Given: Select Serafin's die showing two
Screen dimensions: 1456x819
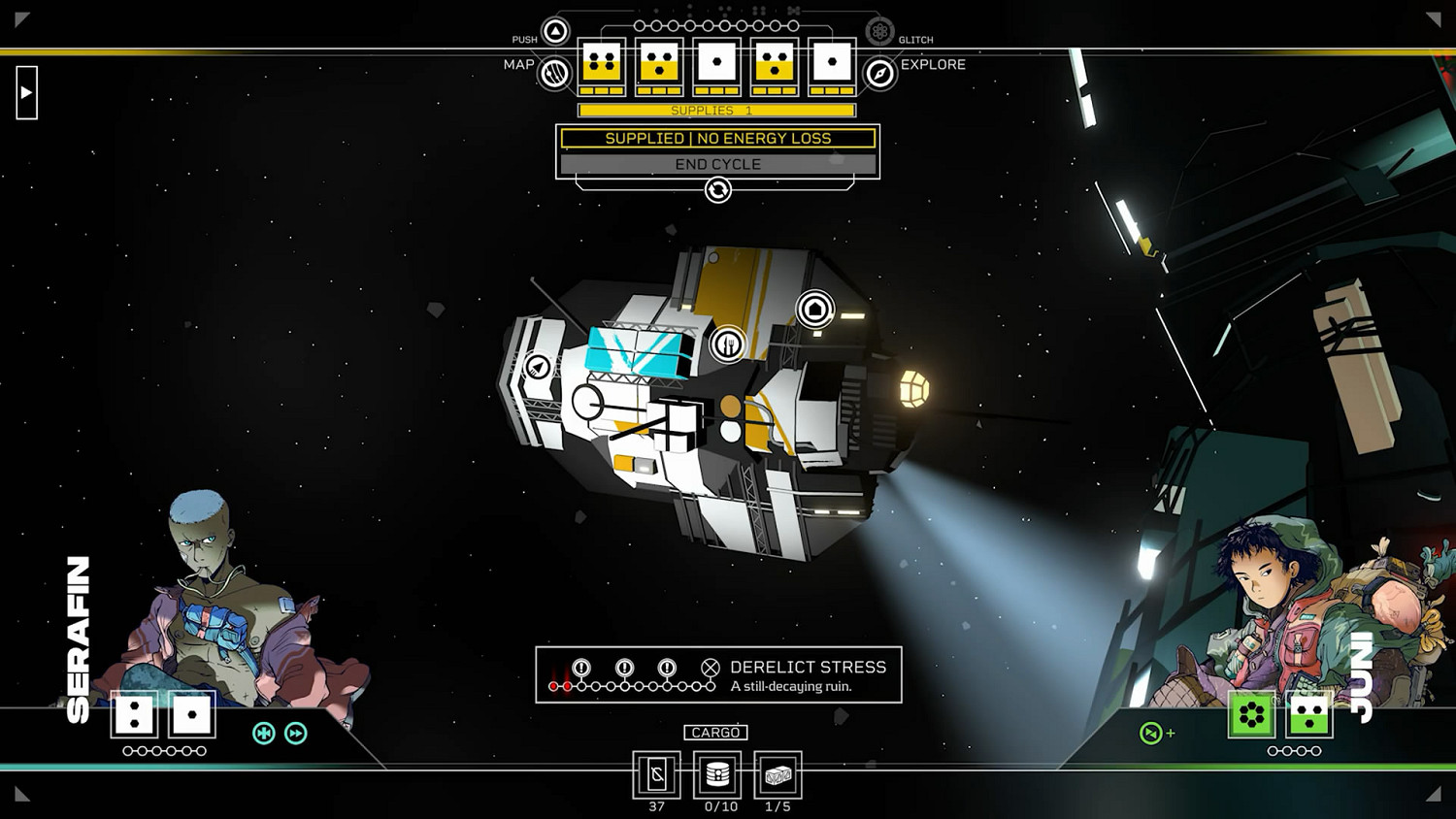Looking at the screenshot, I should pyautogui.click(x=134, y=714).
